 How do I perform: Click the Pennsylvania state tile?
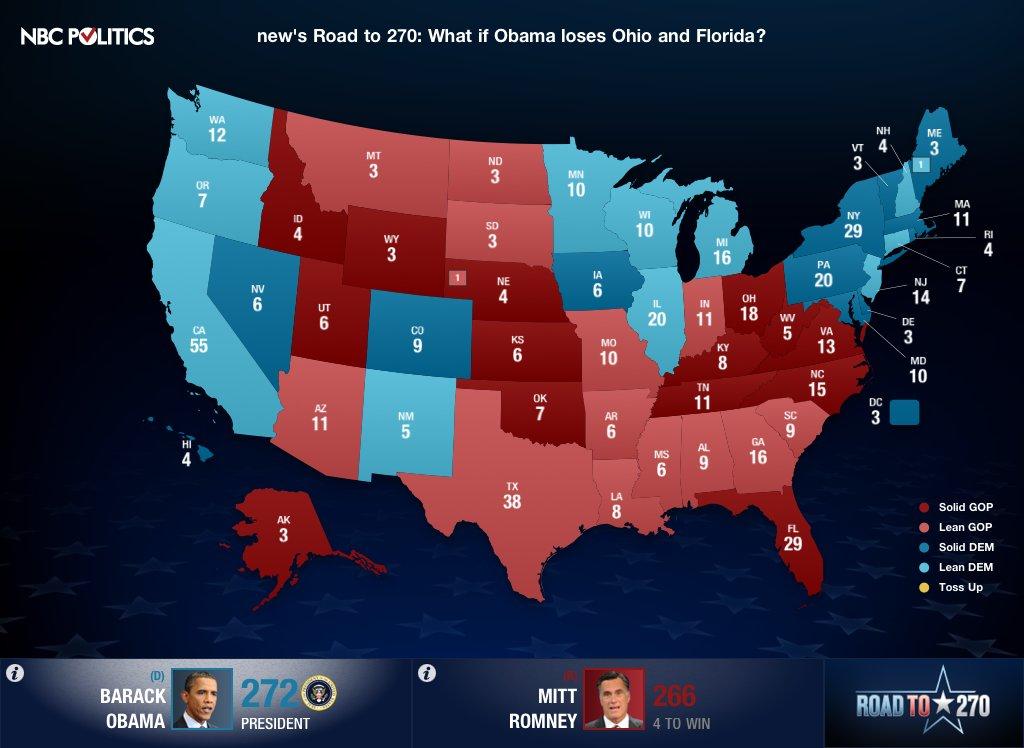(x=822, y=275)
